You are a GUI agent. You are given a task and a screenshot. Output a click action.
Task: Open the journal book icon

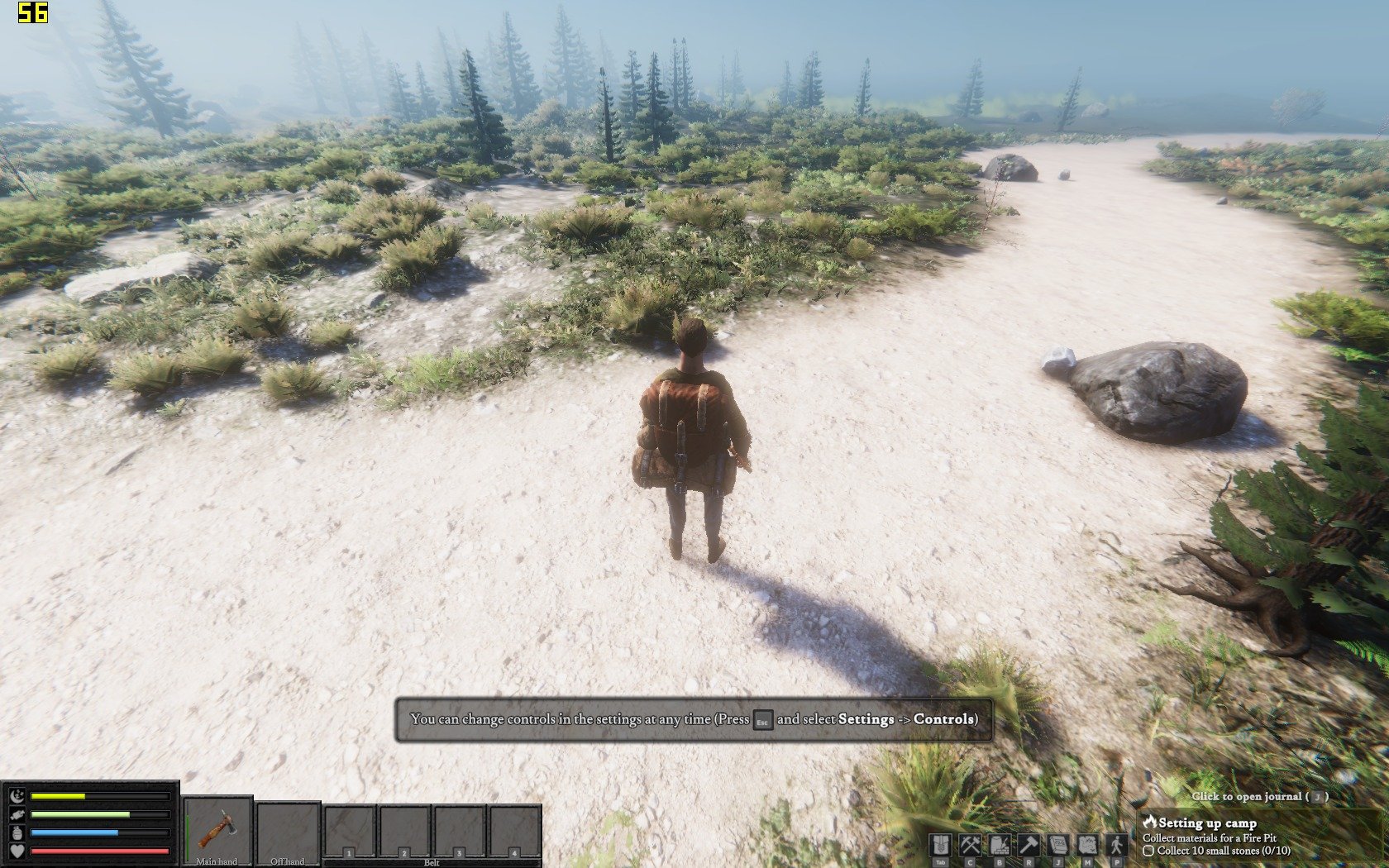(x=1057, y=845)
